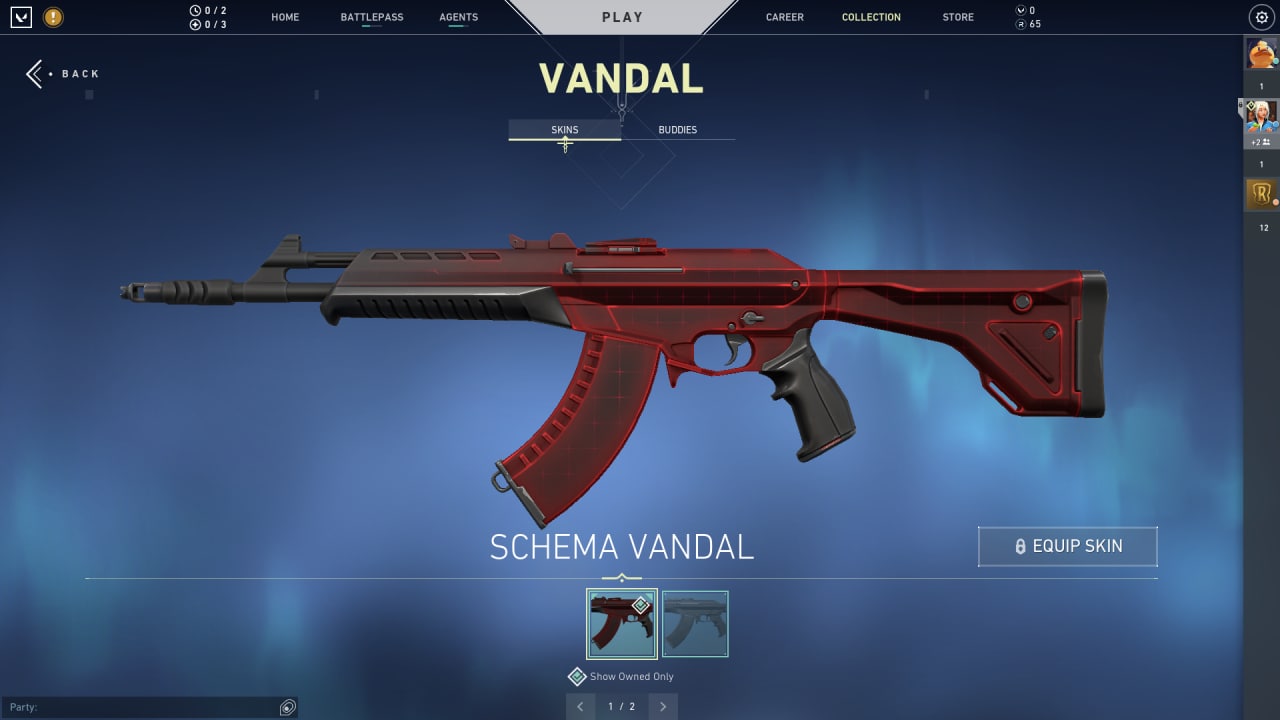The width and height of the screenshot is (1280, 720).
Task: Open settings via the gear icon
Action: pos(1261,17)
